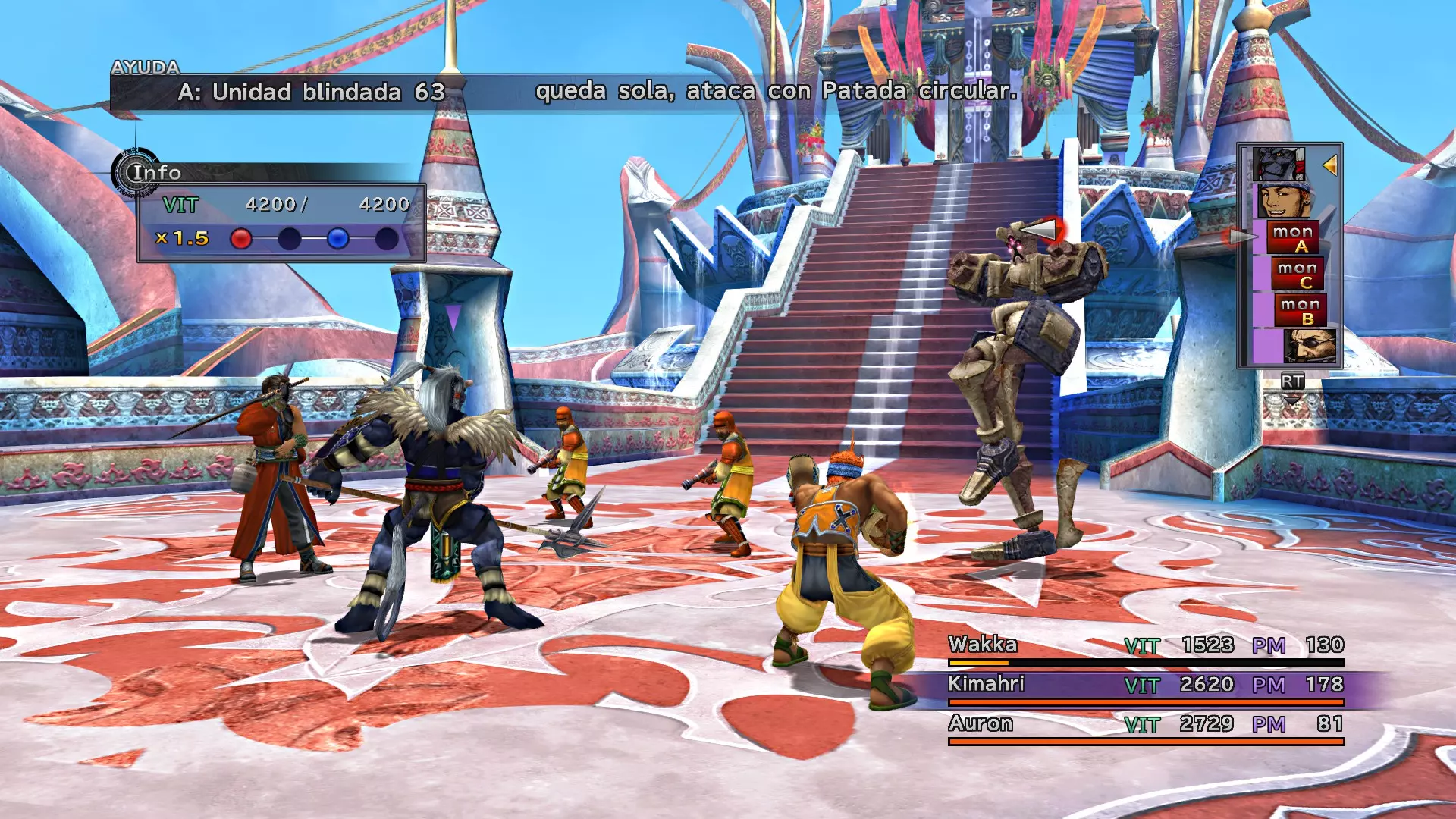Open the Info panel header

(155, 173)
